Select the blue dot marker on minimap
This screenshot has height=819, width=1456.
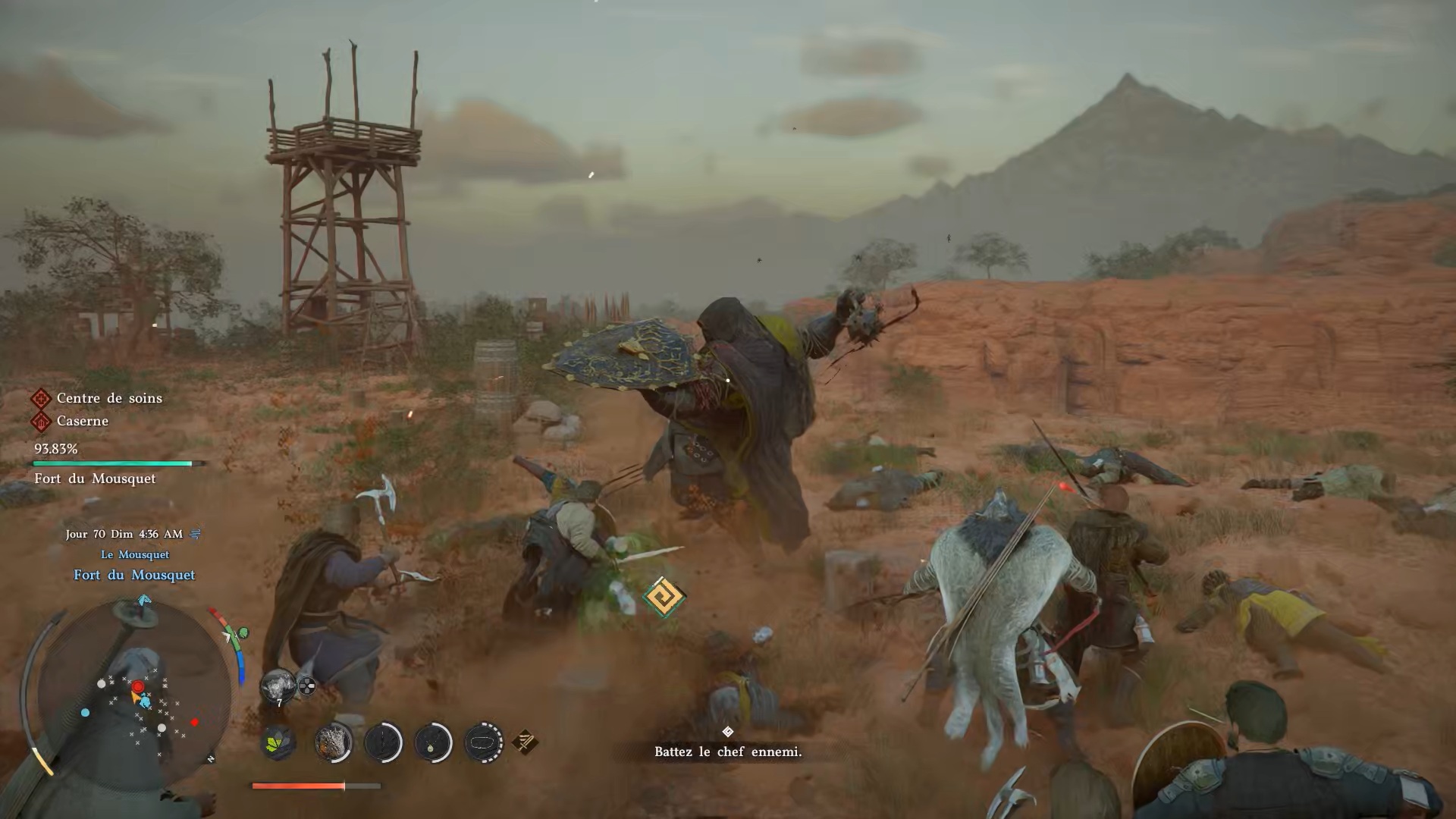(85, 713)
